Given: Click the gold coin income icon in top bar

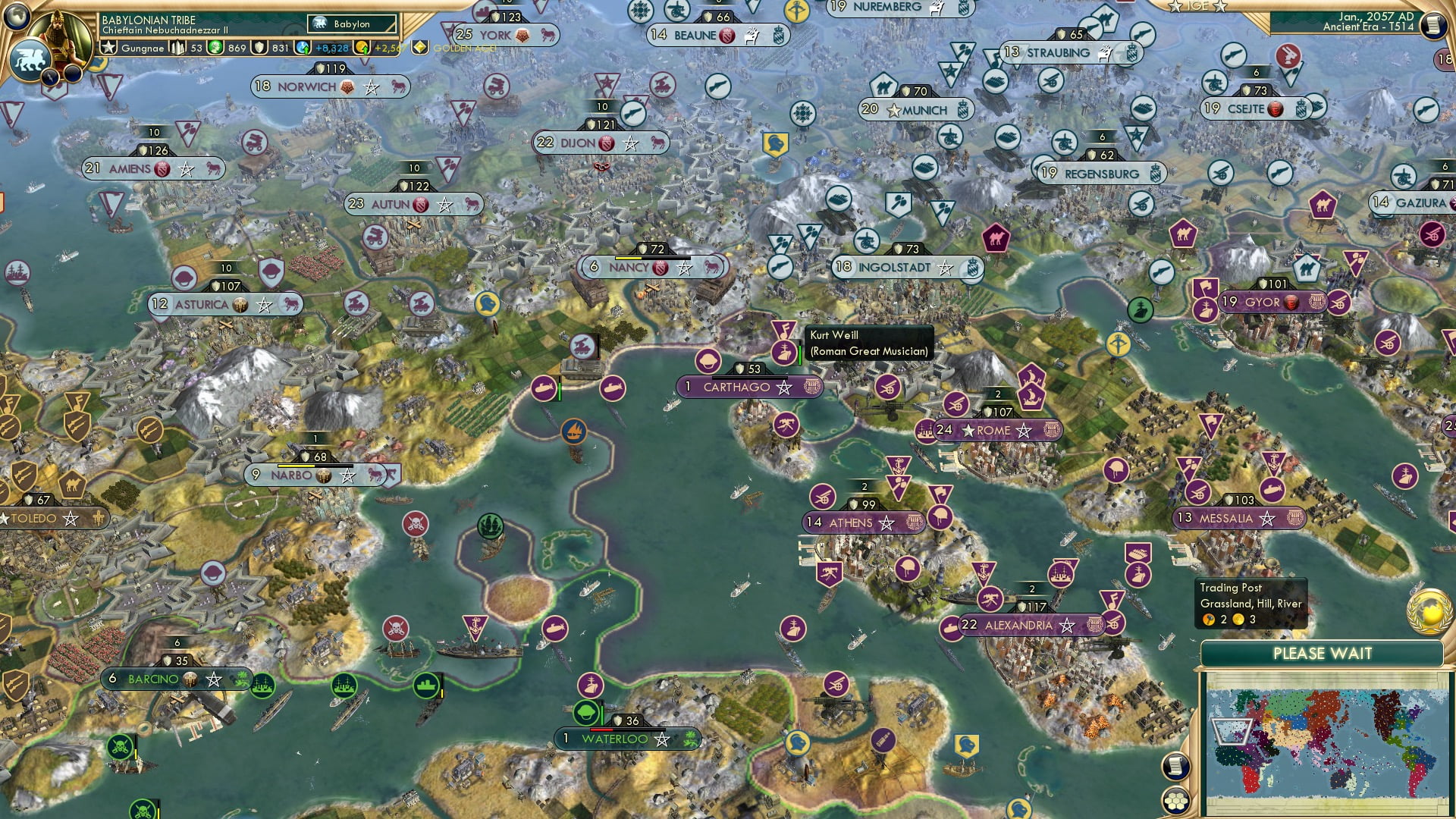Looking at the screenshot, I should 363,48.
